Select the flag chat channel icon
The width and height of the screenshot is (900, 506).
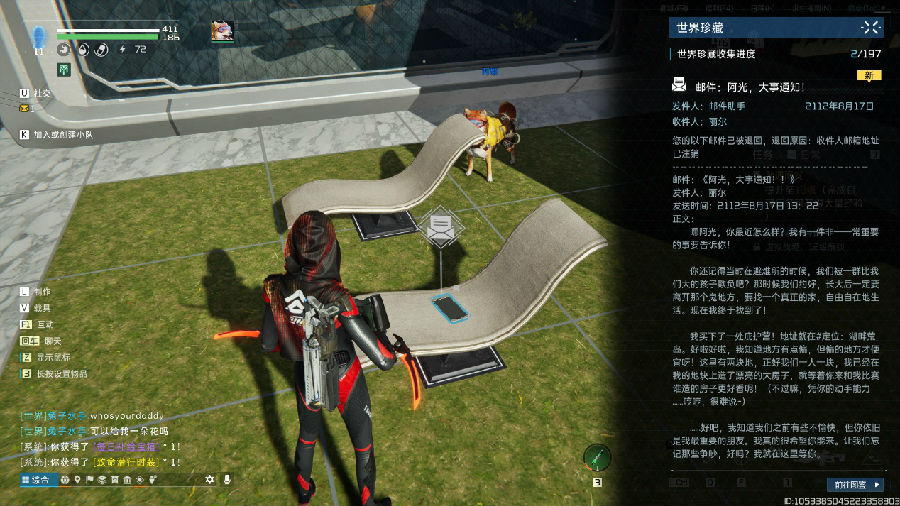point(92,481)
